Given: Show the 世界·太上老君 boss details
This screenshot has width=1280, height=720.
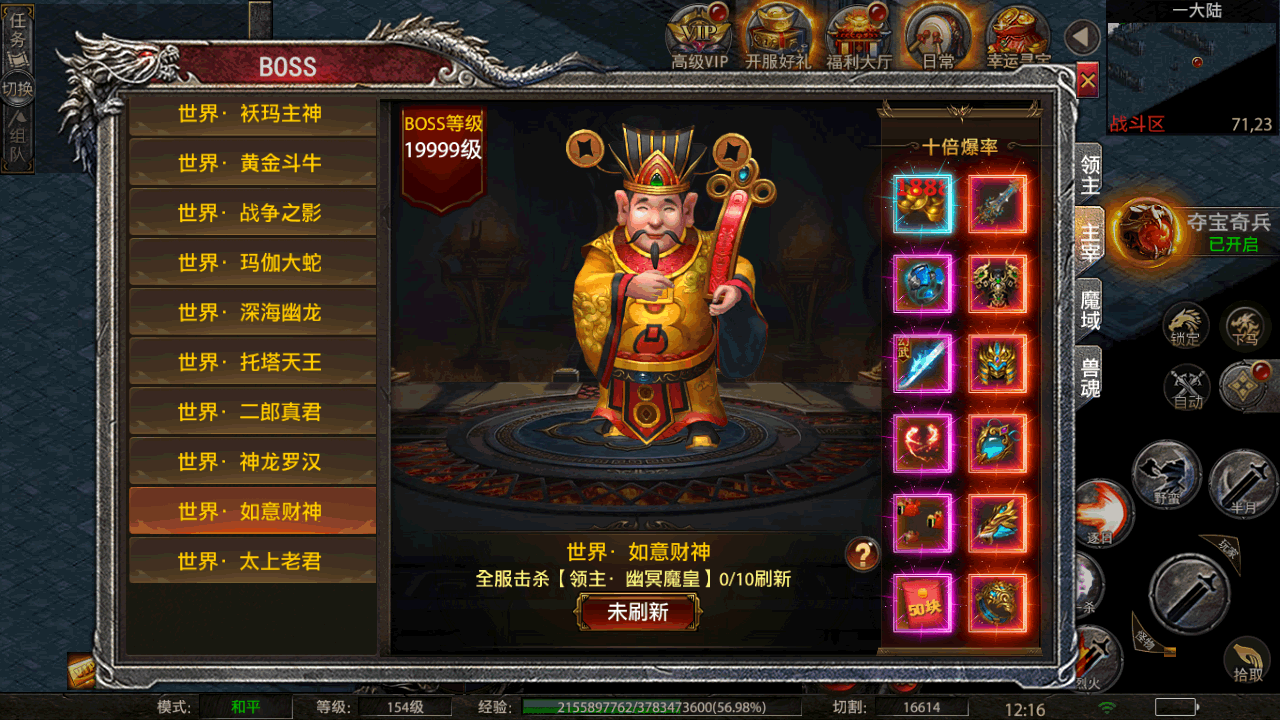Looking at the screenshot, I should pyautogui.click(x=251, y=561).
